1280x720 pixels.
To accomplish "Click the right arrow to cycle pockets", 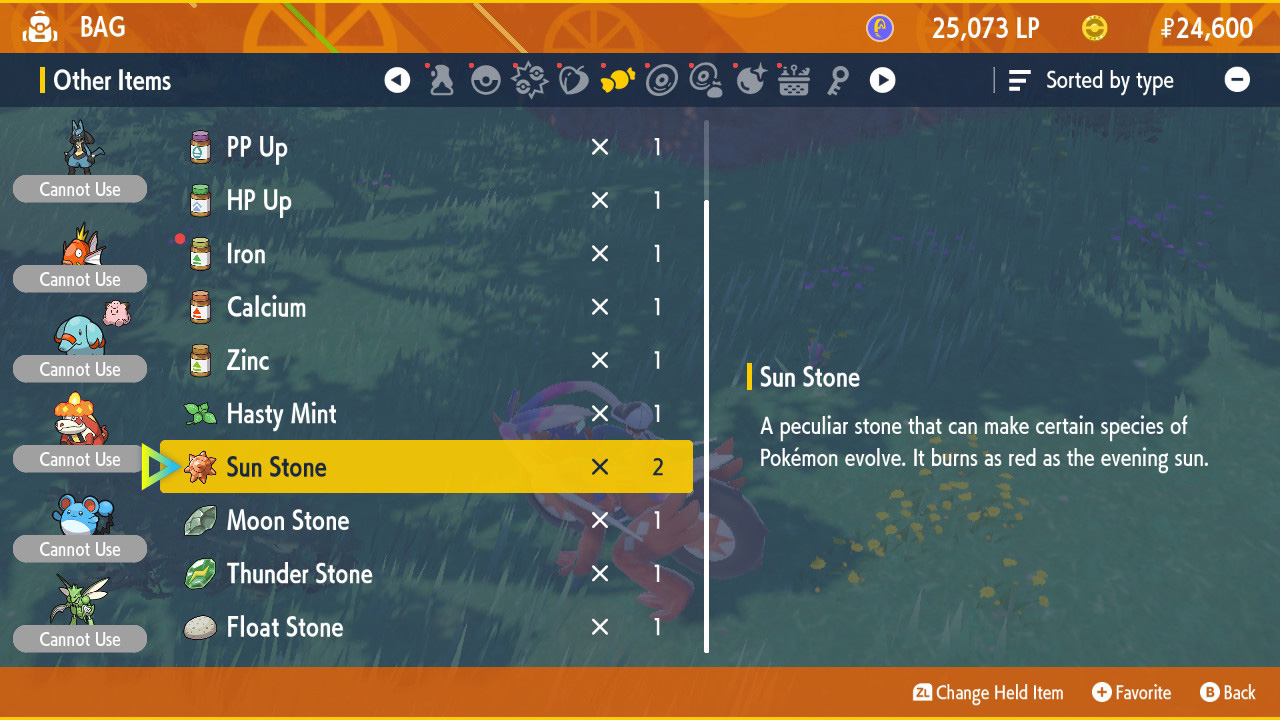I will coord(882,80).
